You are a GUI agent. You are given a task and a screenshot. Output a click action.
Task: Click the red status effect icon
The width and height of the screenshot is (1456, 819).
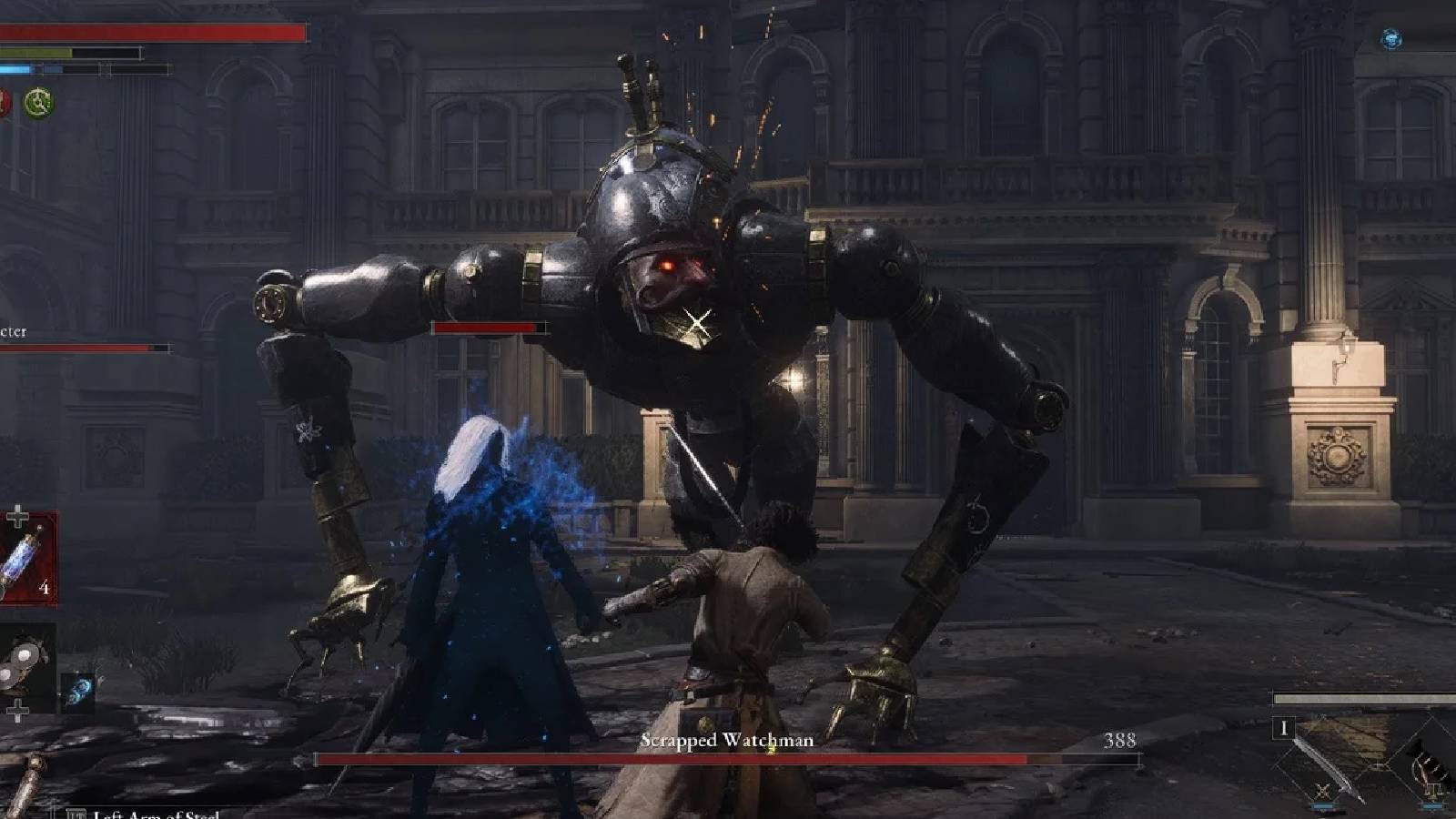pyautogui.click(x=5, y=102)
